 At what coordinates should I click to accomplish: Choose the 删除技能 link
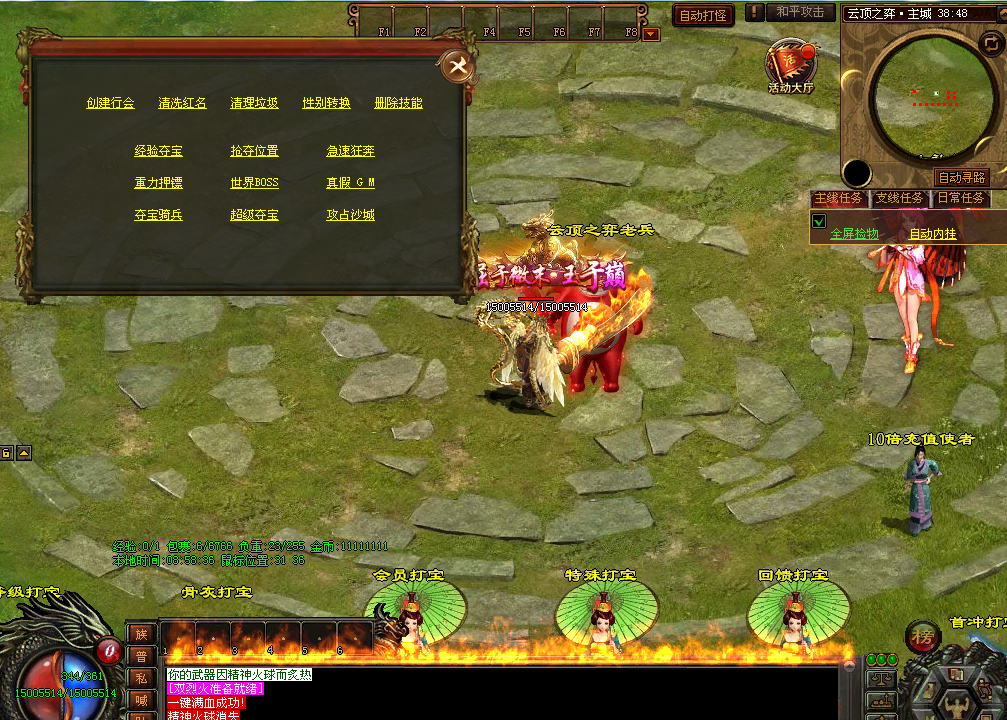[x=398, y=103]
